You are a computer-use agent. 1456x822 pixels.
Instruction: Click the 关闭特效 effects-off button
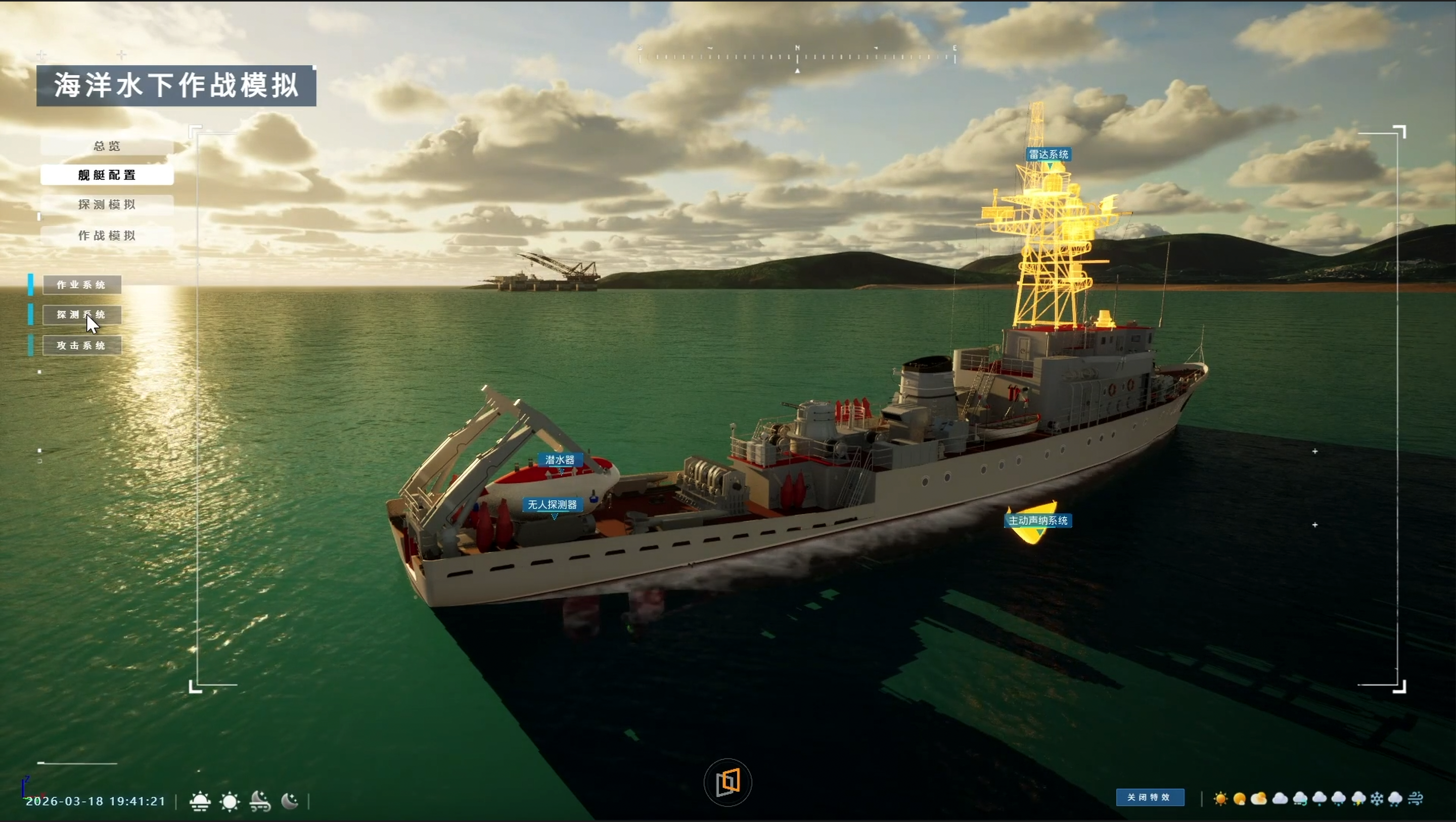click(x=1150, y=798)
